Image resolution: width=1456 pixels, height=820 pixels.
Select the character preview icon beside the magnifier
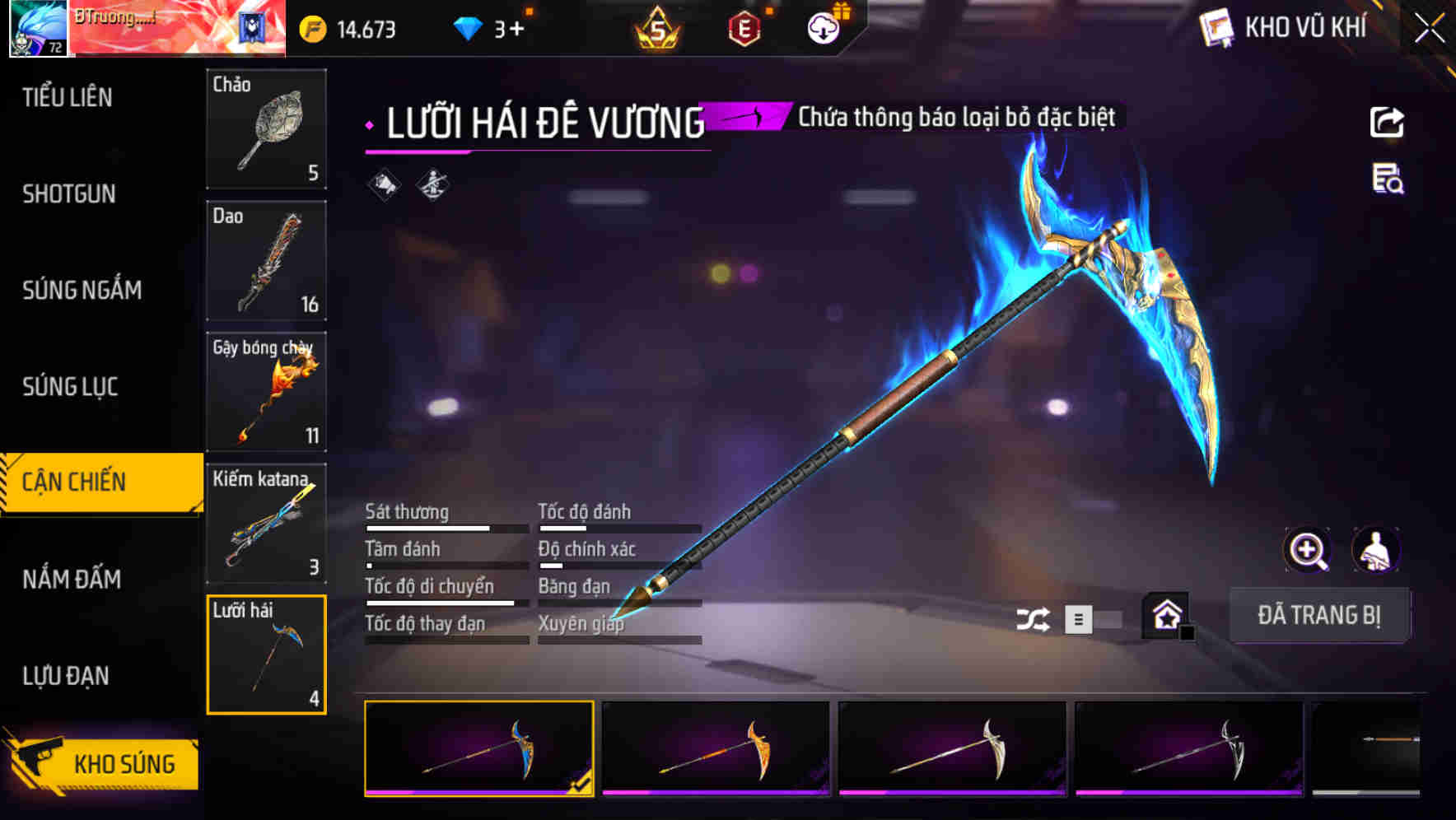point(1376,550)
